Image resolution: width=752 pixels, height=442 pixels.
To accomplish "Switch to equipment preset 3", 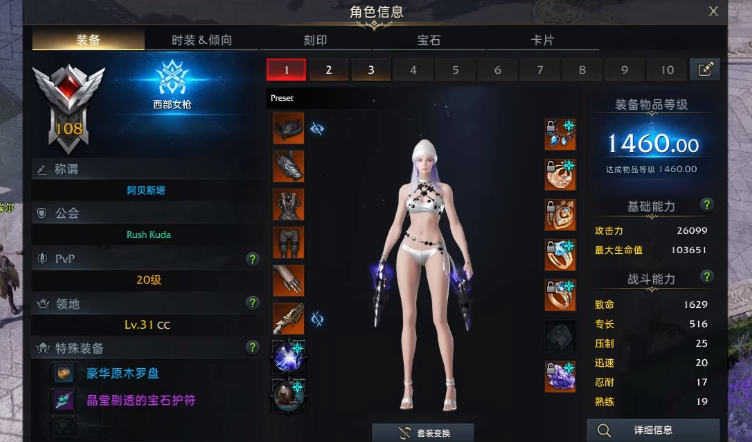I will [x=370, y=70].
